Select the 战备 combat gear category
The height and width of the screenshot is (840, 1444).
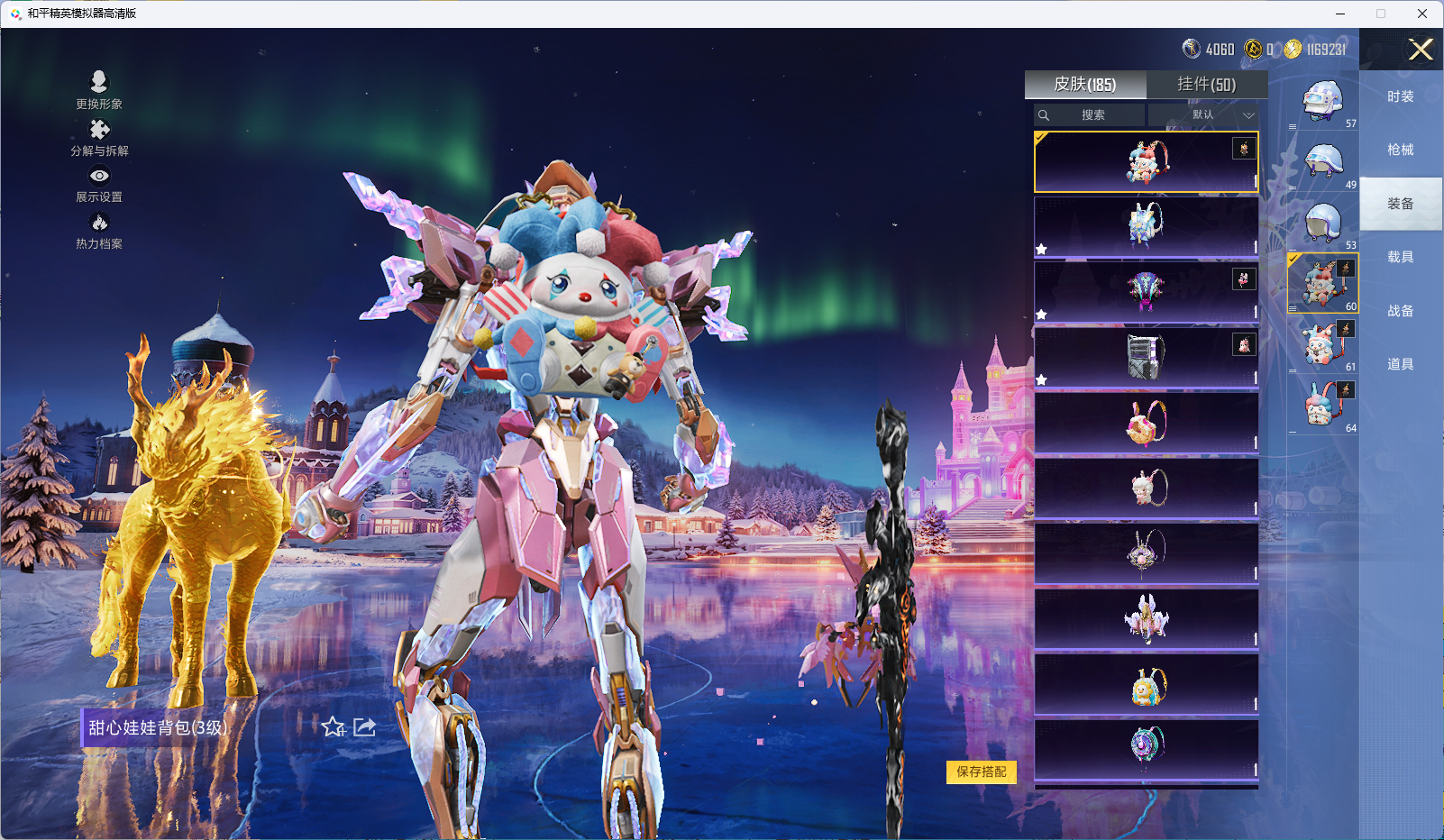click(x=1400, y=311)
